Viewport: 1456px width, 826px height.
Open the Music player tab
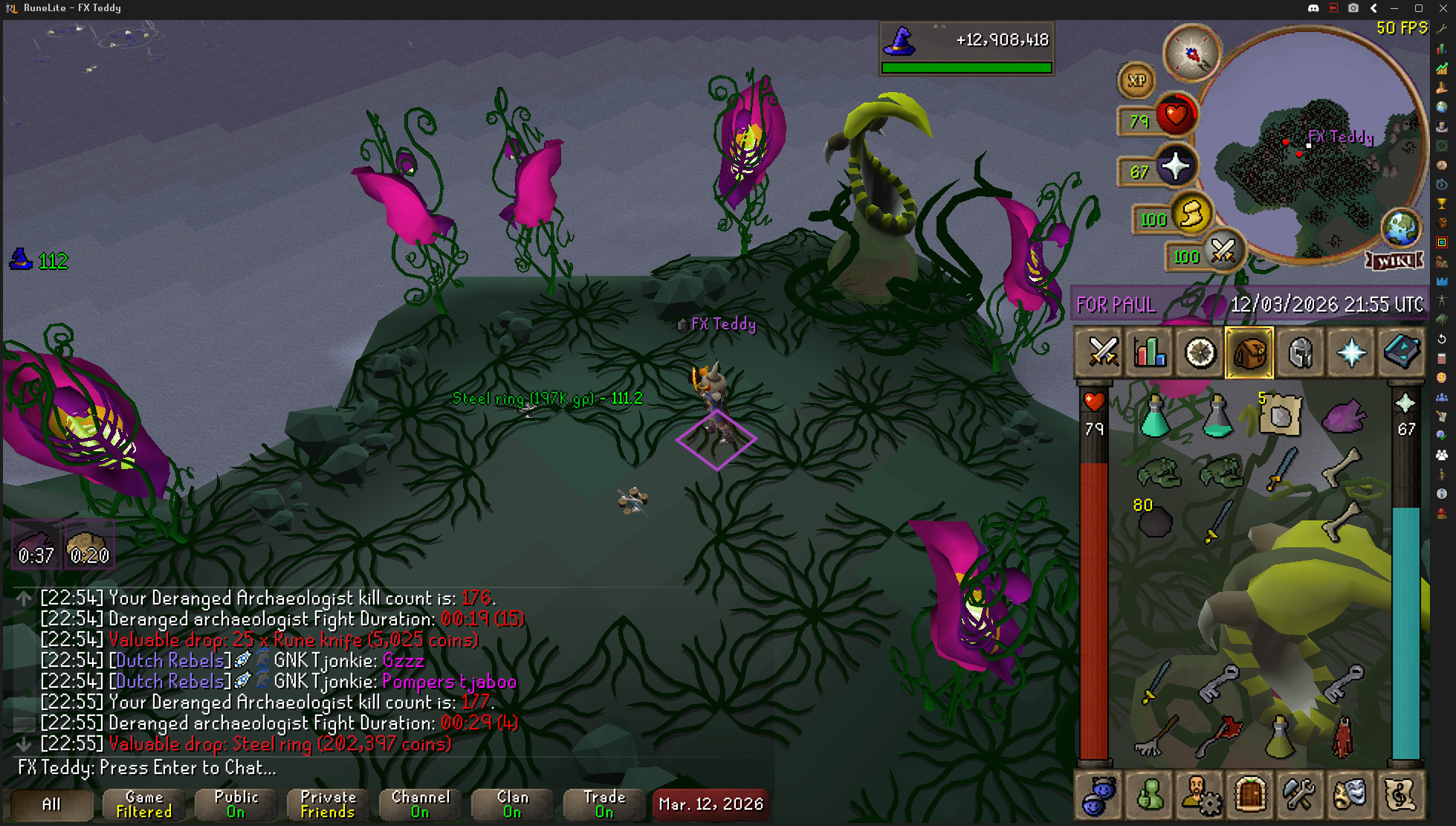(1400, 795)
